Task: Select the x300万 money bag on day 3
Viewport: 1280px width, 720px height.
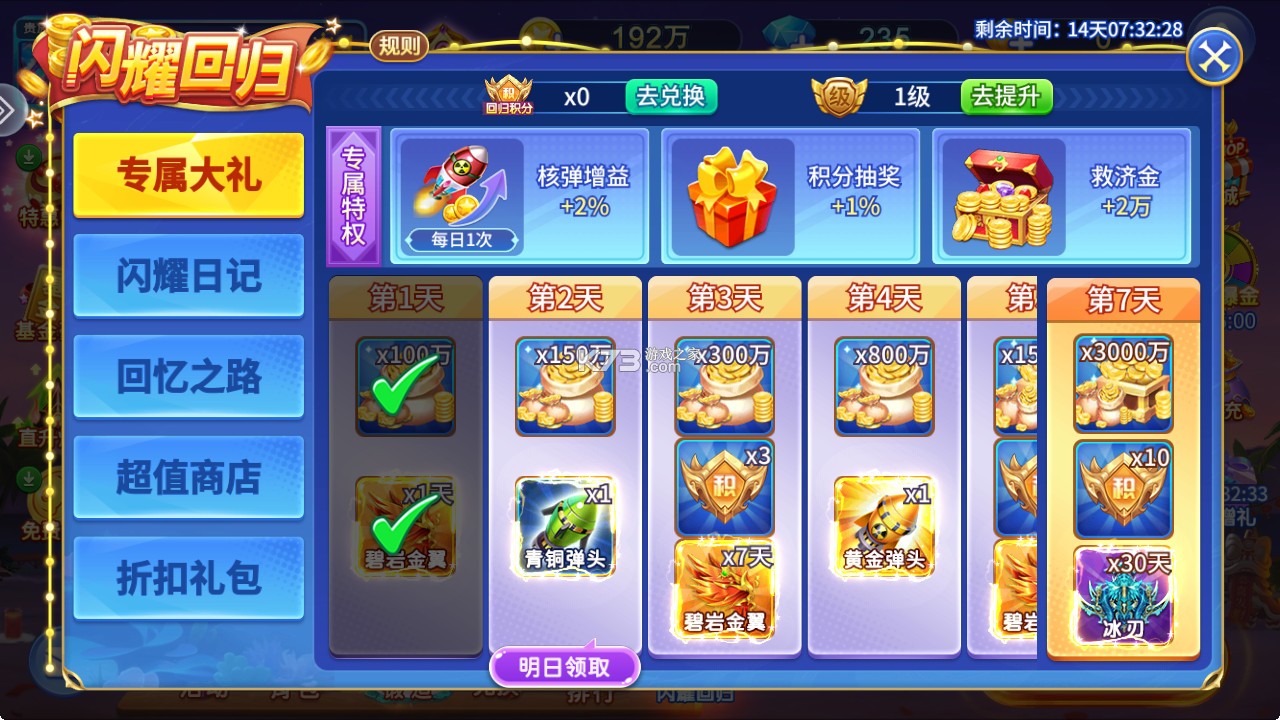Action: [x=723, y=383]
